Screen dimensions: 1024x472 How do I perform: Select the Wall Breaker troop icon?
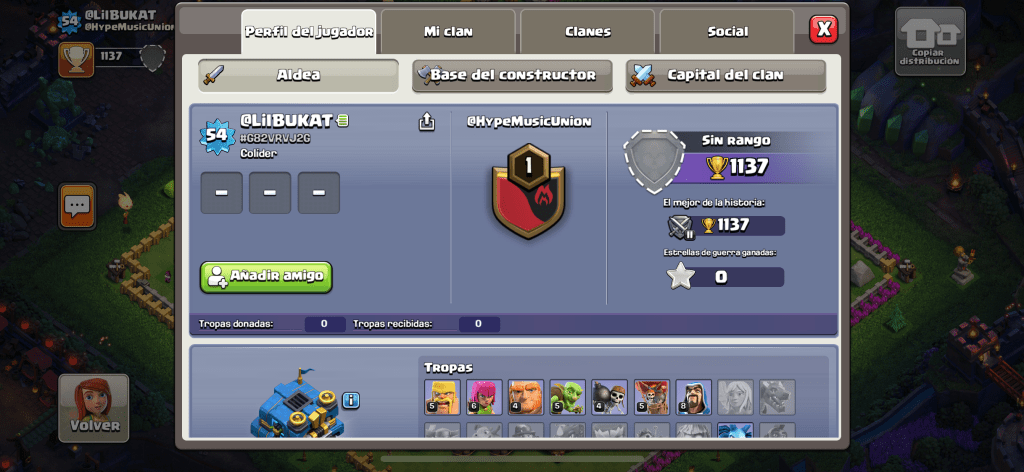pyautogui.click(x=609, y=397)
